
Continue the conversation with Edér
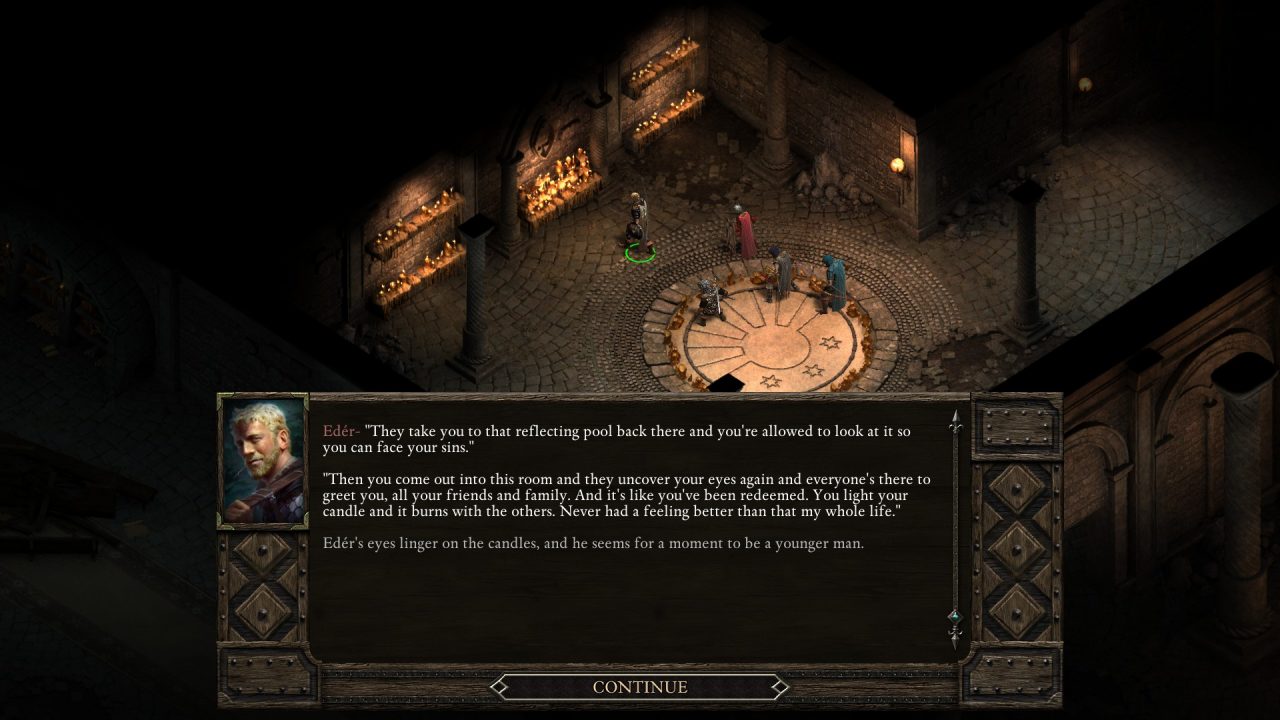coord(640,687)
